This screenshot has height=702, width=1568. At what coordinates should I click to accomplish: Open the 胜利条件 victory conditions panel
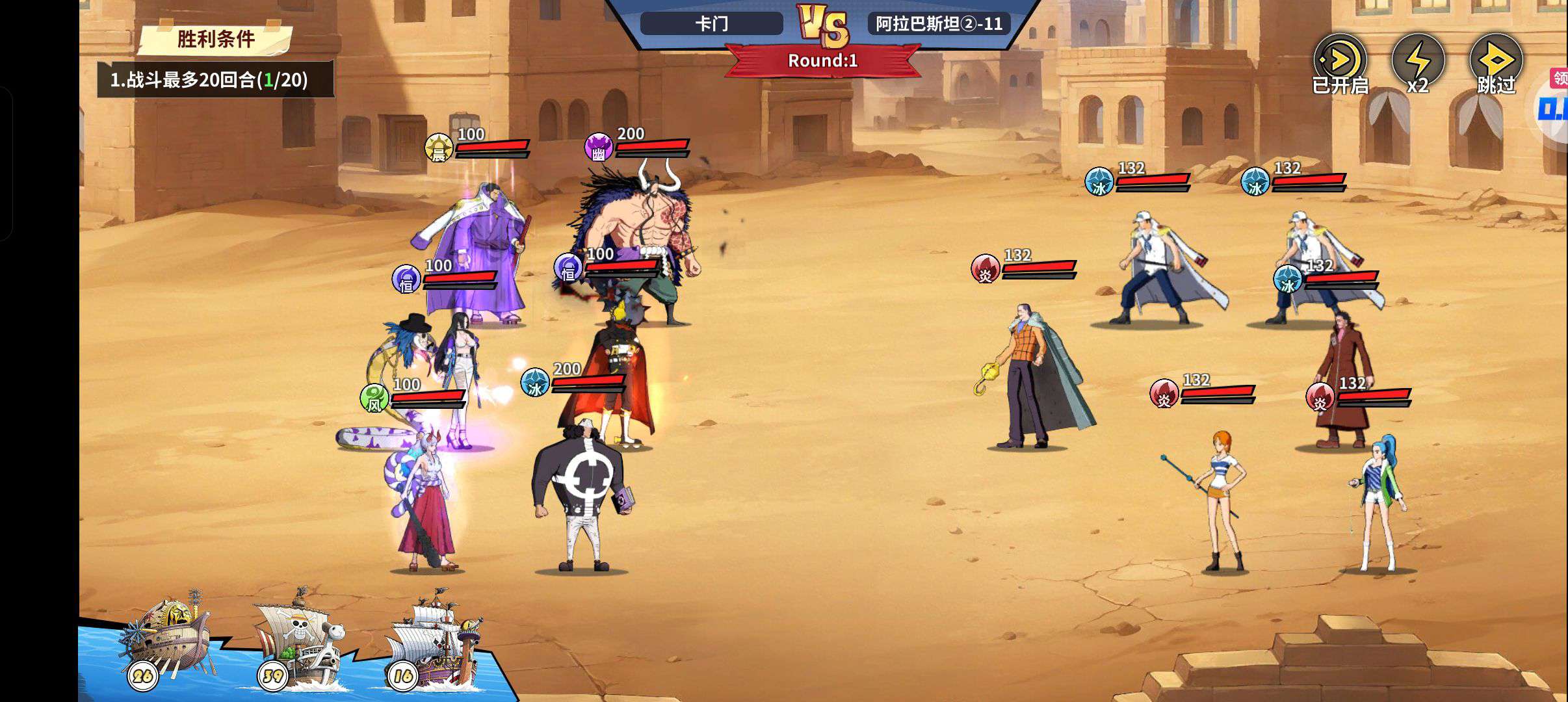tap(216, 39)
